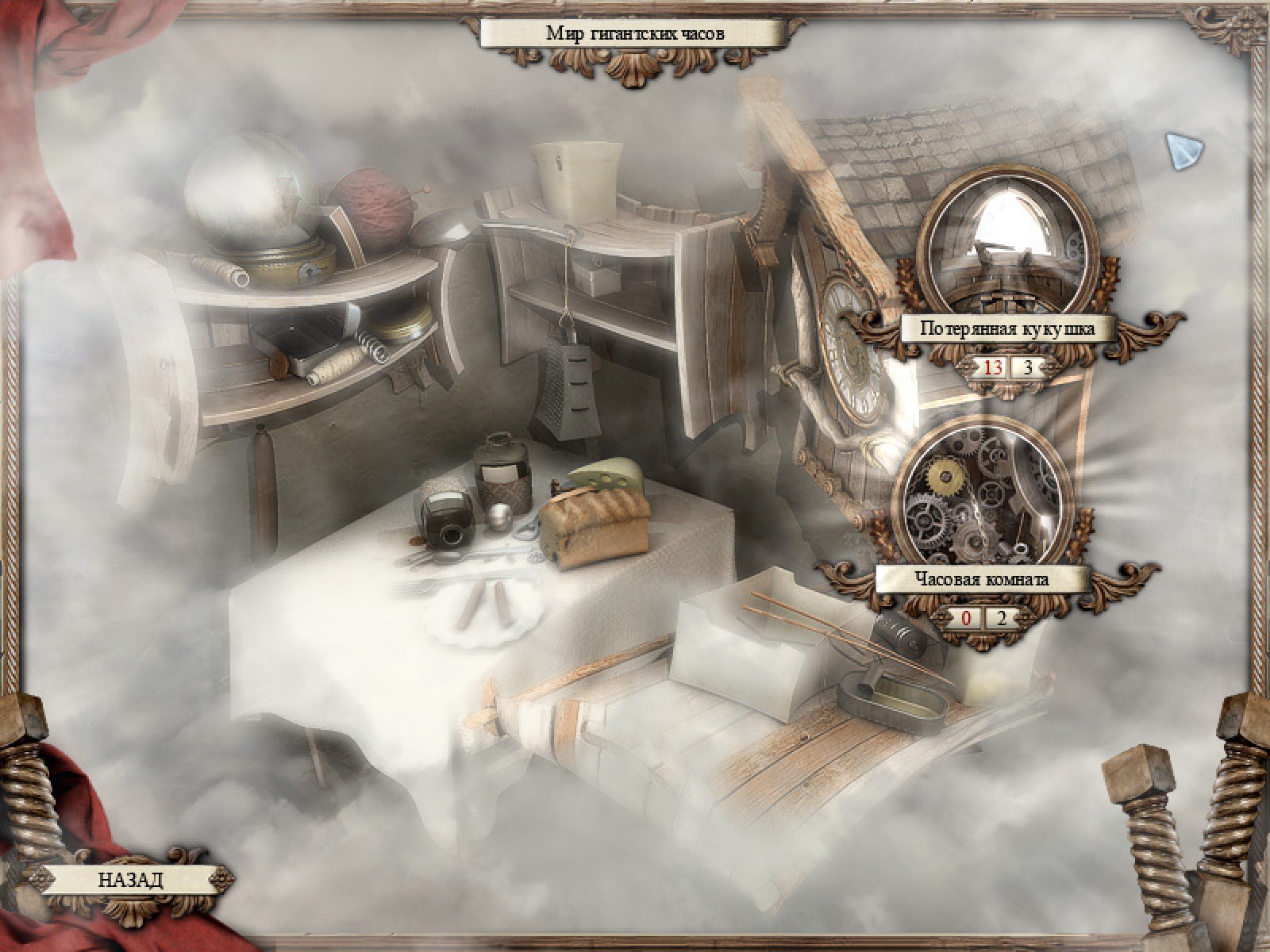The height and width of the screenshot is (952, 1270).
Task: Open the Потерянная кукушка level thumbnail
Action: click(1006, 245)
